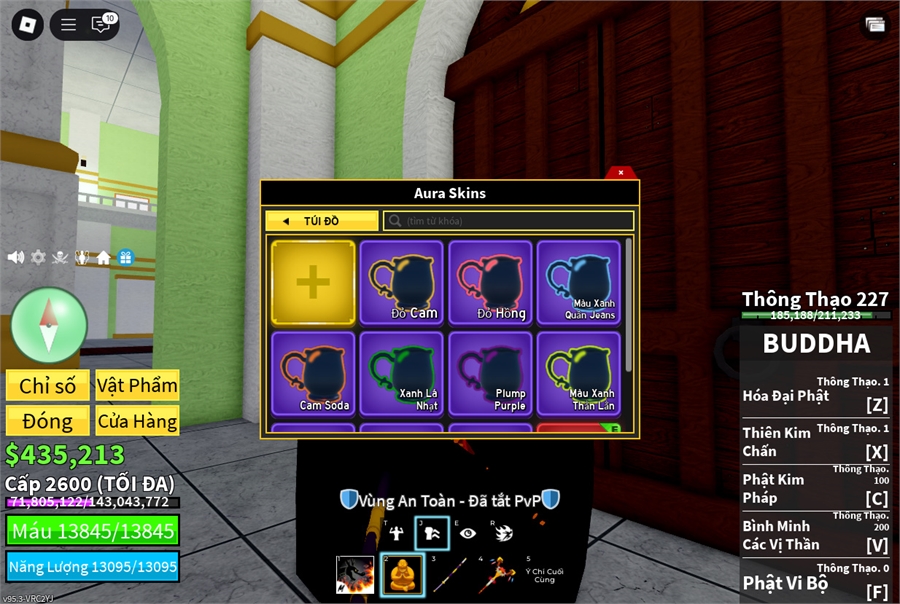Close the Aura Skins window
The image size is (900, 604).
[621, 173]
